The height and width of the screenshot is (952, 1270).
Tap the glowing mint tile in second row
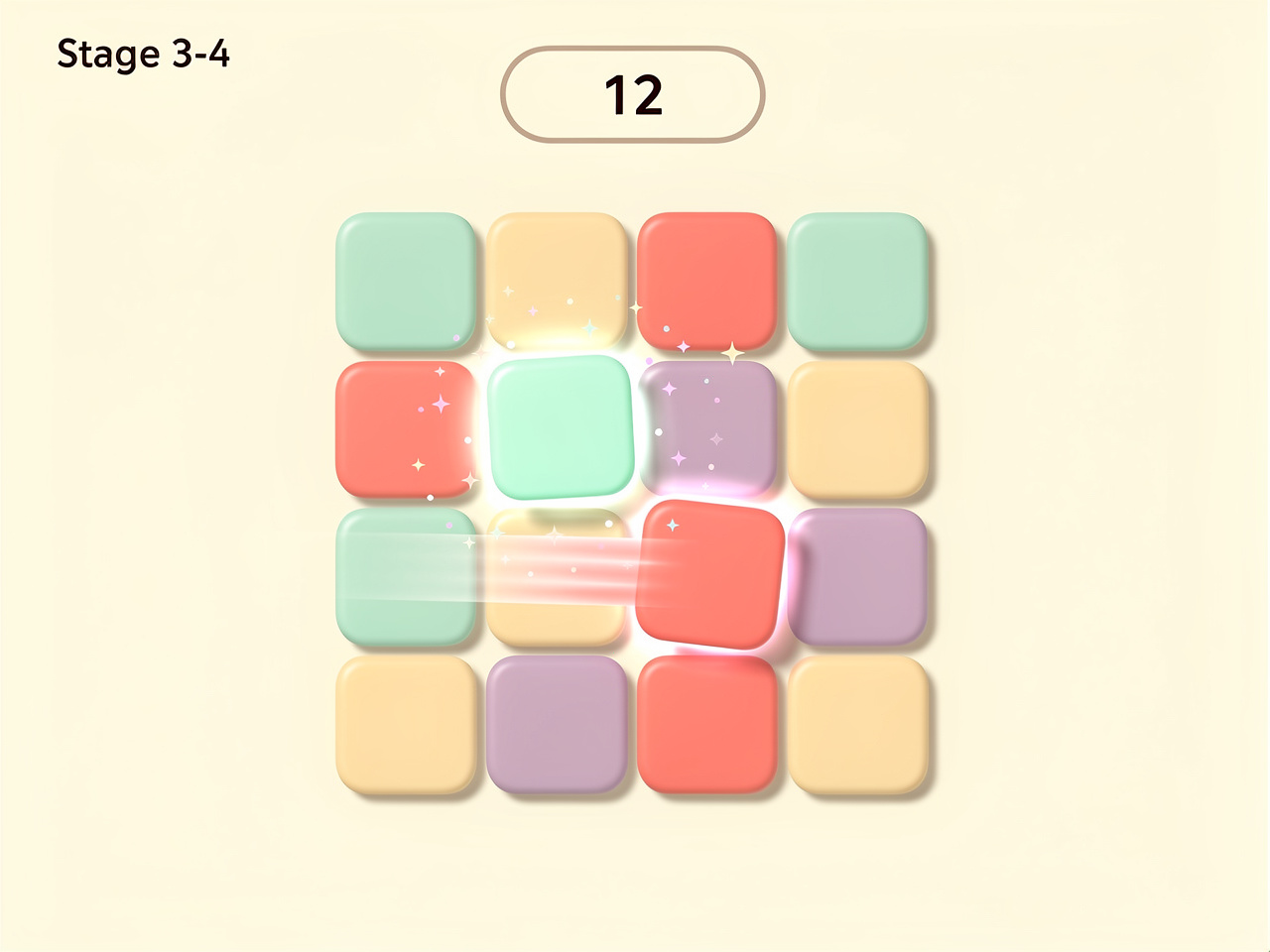click(561, 428)
